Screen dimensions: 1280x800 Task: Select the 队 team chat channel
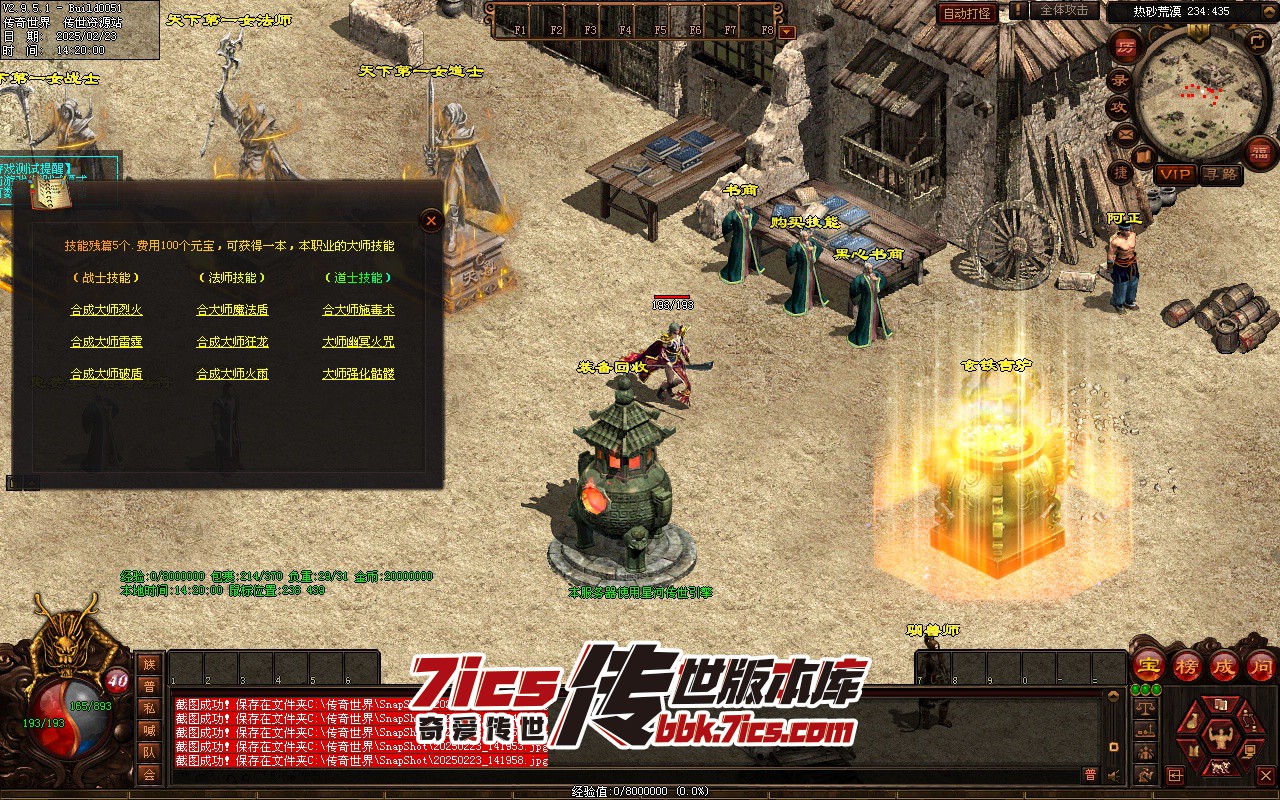(149, 752)
